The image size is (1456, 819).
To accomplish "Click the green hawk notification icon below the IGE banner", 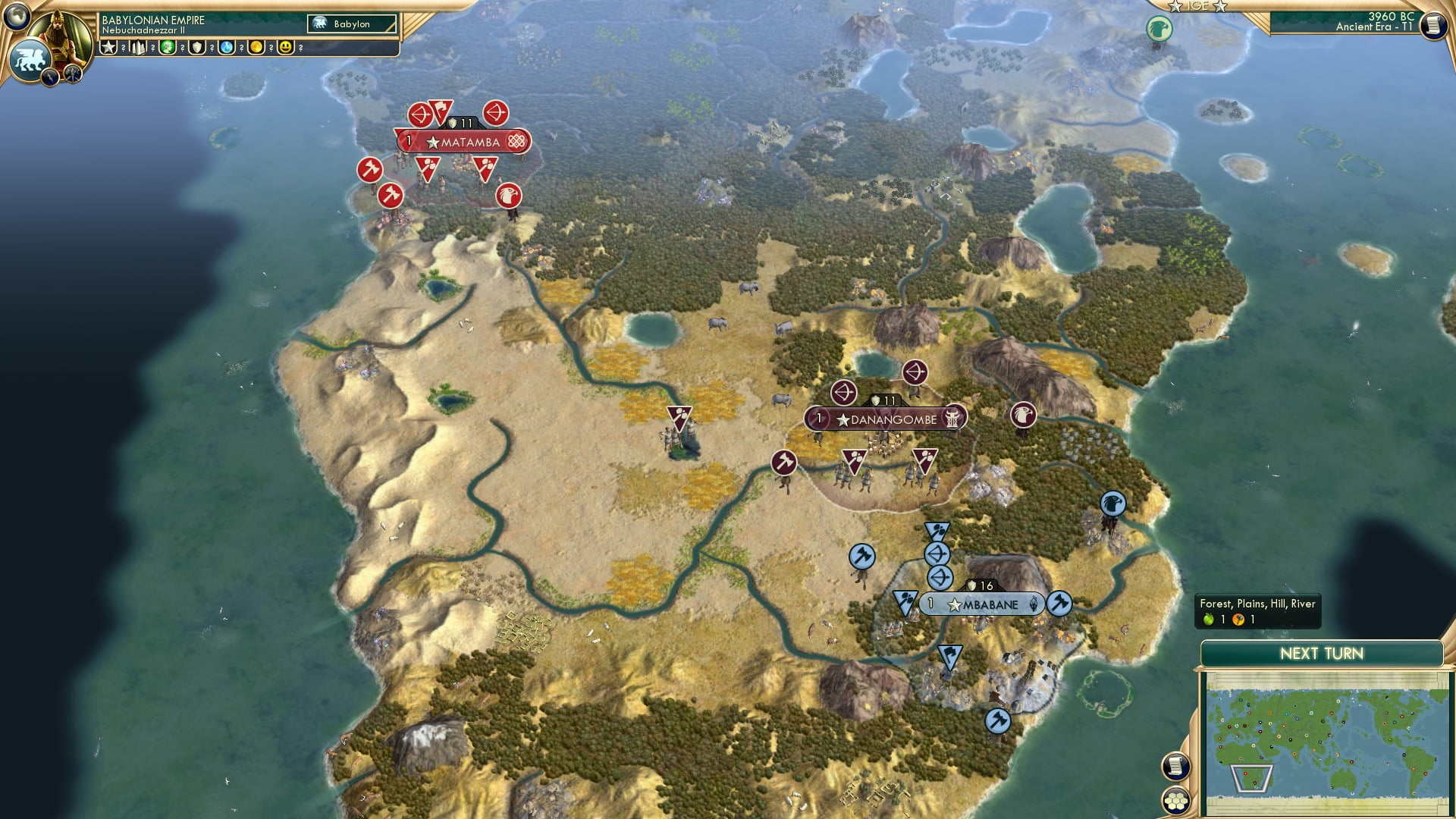I will click(1158, 27).
